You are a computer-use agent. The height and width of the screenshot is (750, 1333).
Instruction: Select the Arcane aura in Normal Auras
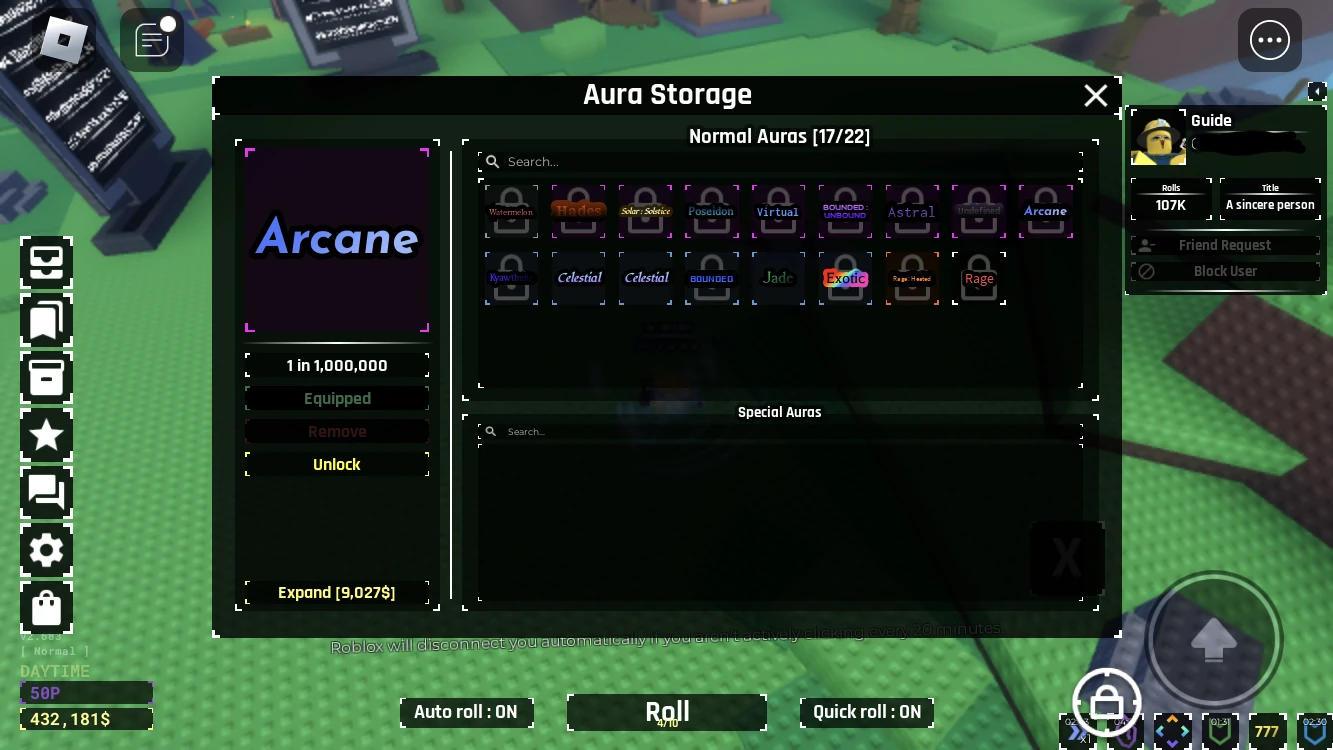[x=1045, y=211]
